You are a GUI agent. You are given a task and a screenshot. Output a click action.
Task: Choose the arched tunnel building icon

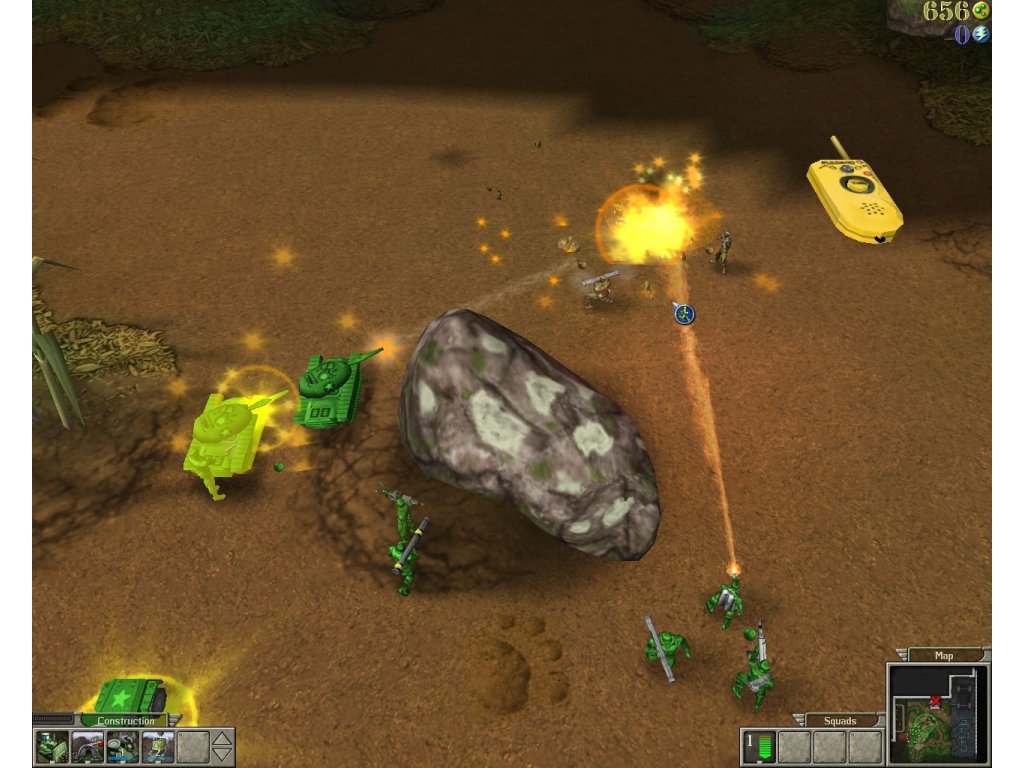click(88, 747)
